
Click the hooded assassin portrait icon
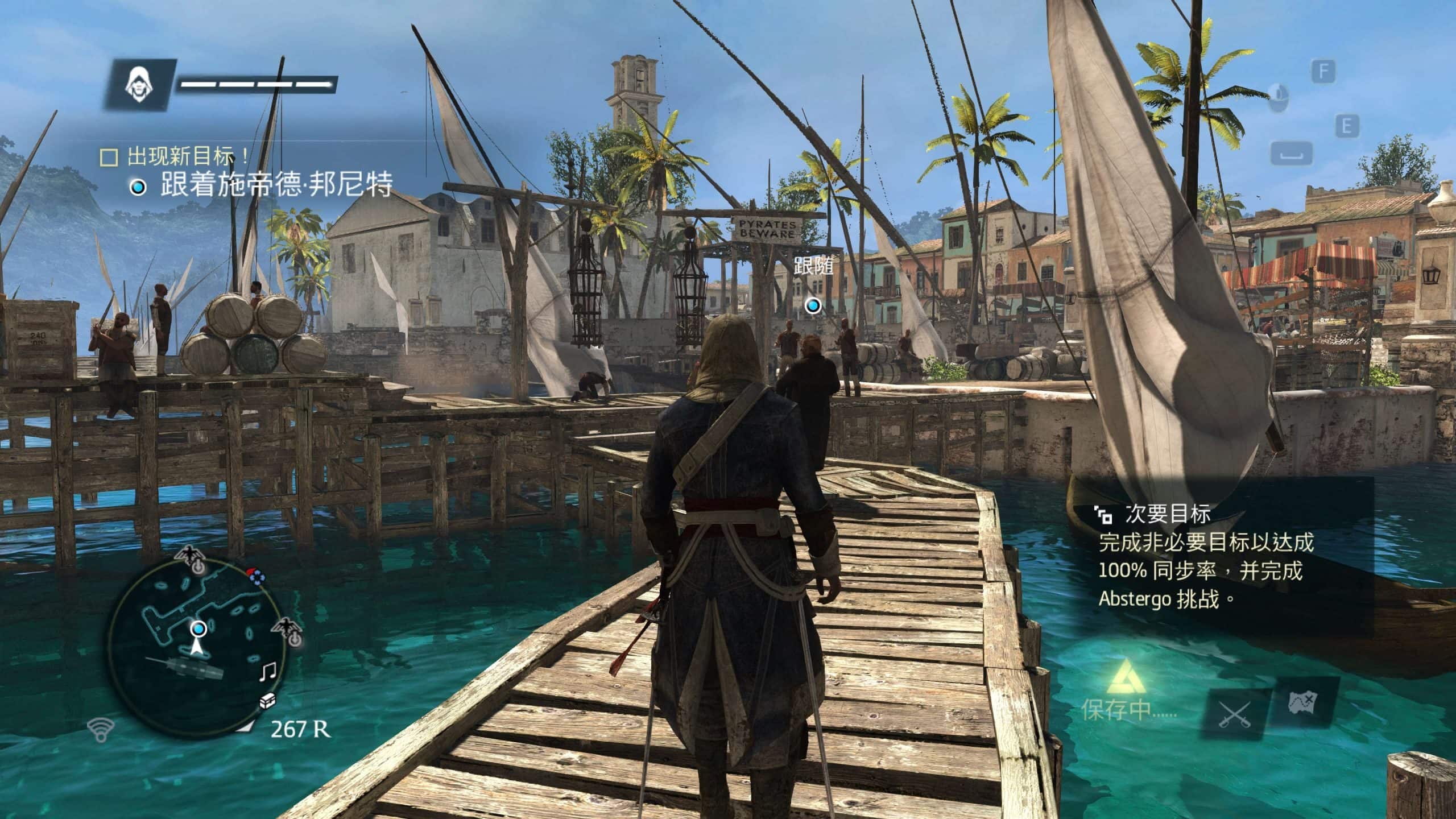pos(136,85)
